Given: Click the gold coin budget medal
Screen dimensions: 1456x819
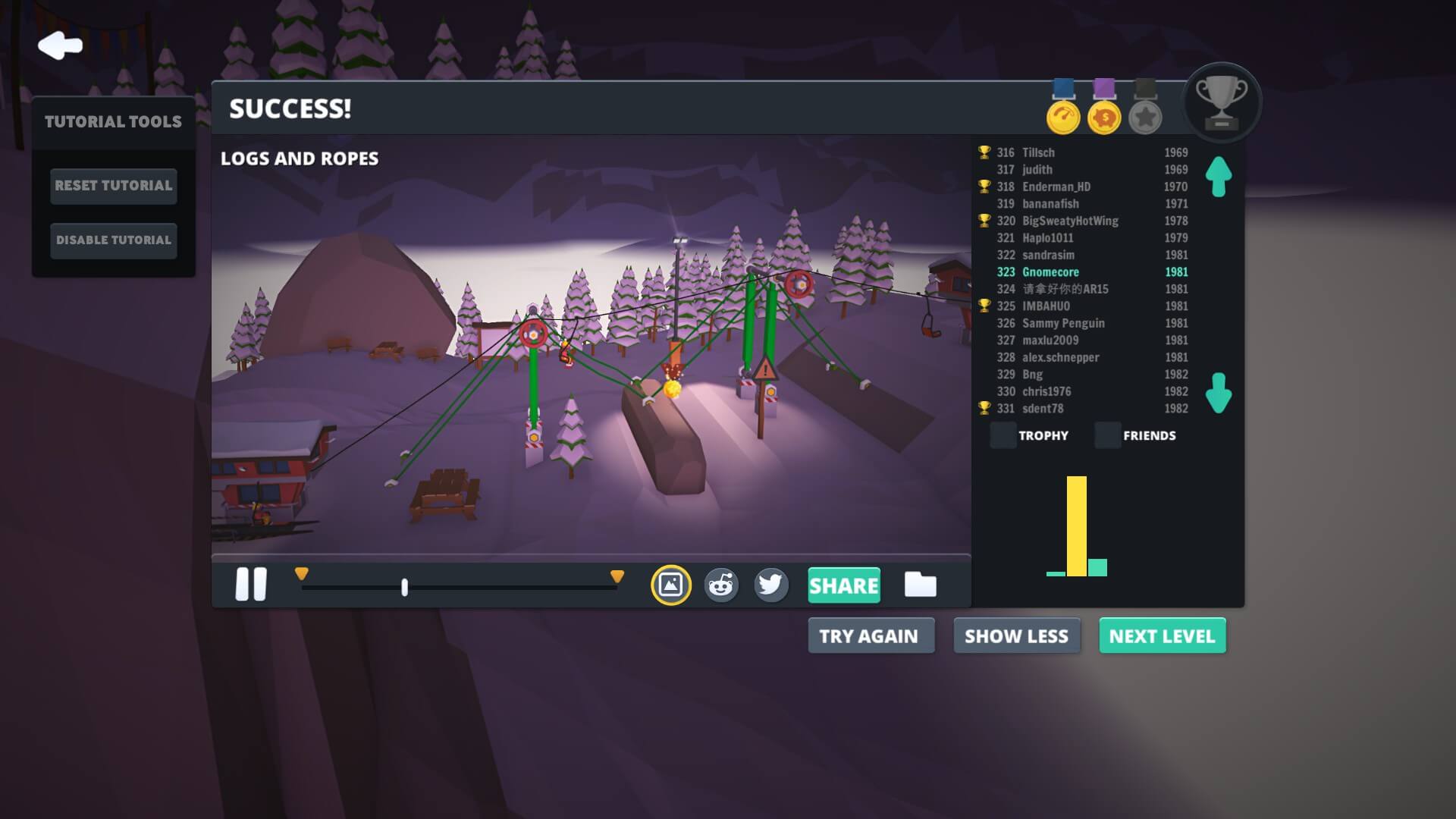Looking at the screenshot, I should pyautogui.click(x=1104, y=118).
